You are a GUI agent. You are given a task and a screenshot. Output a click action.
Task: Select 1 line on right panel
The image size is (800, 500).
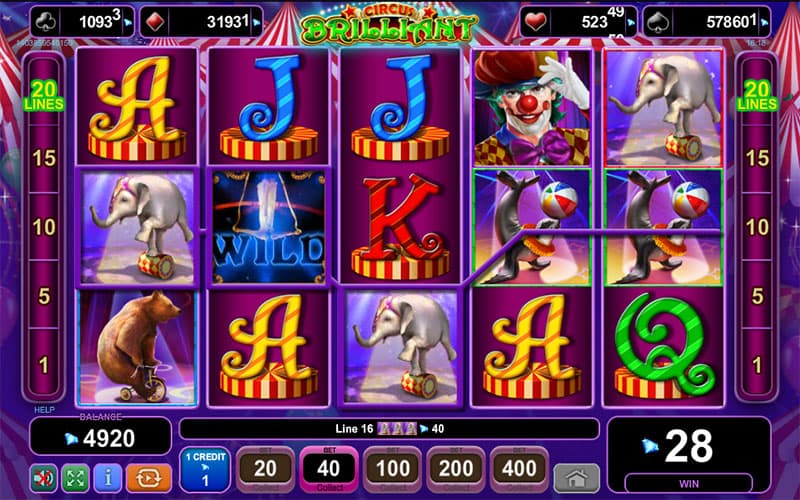tap(757, 365)
